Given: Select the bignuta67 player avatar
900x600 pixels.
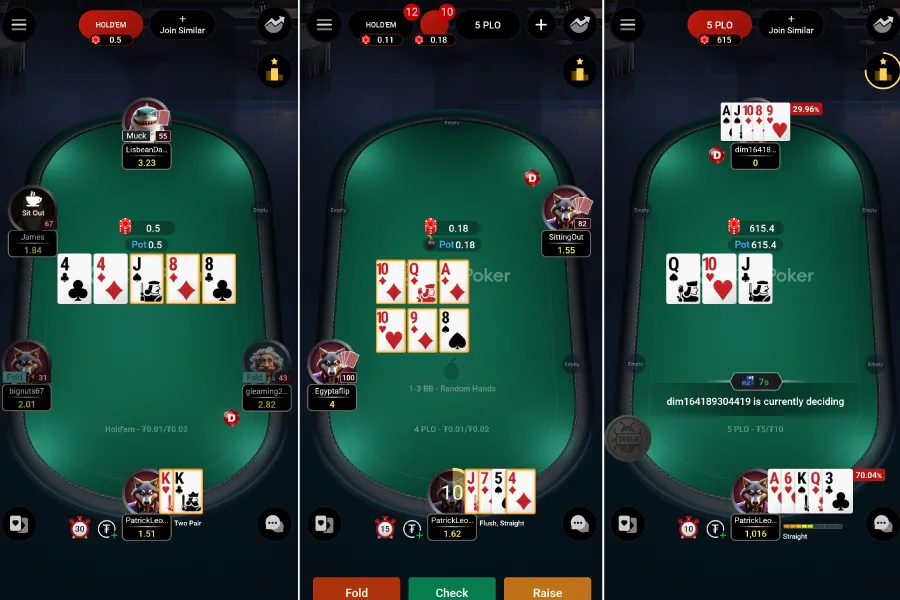Looking at the screenshot, I should click(x=25, y=362).
